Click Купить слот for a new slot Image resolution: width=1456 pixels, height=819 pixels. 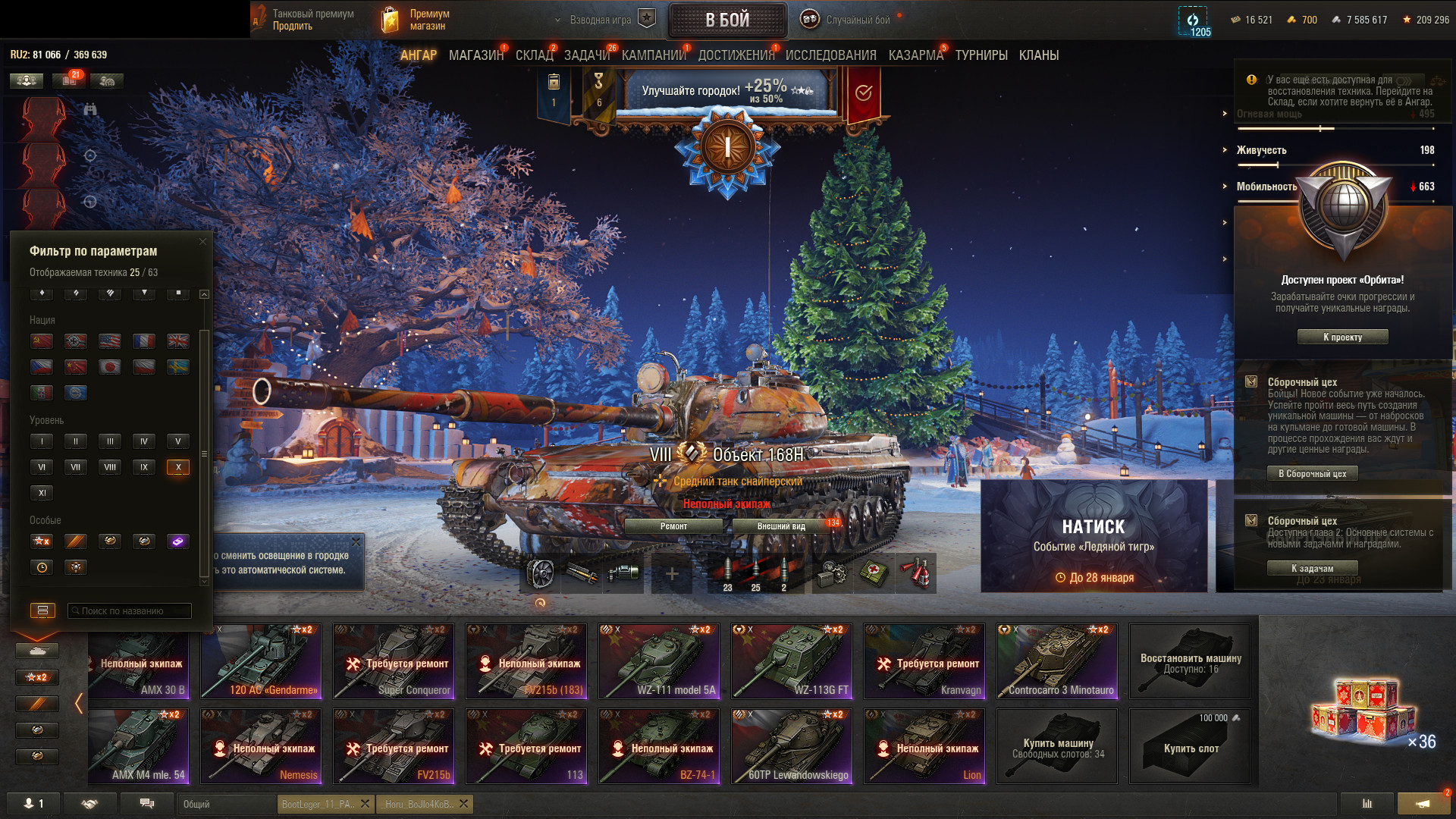(1190, 746)
